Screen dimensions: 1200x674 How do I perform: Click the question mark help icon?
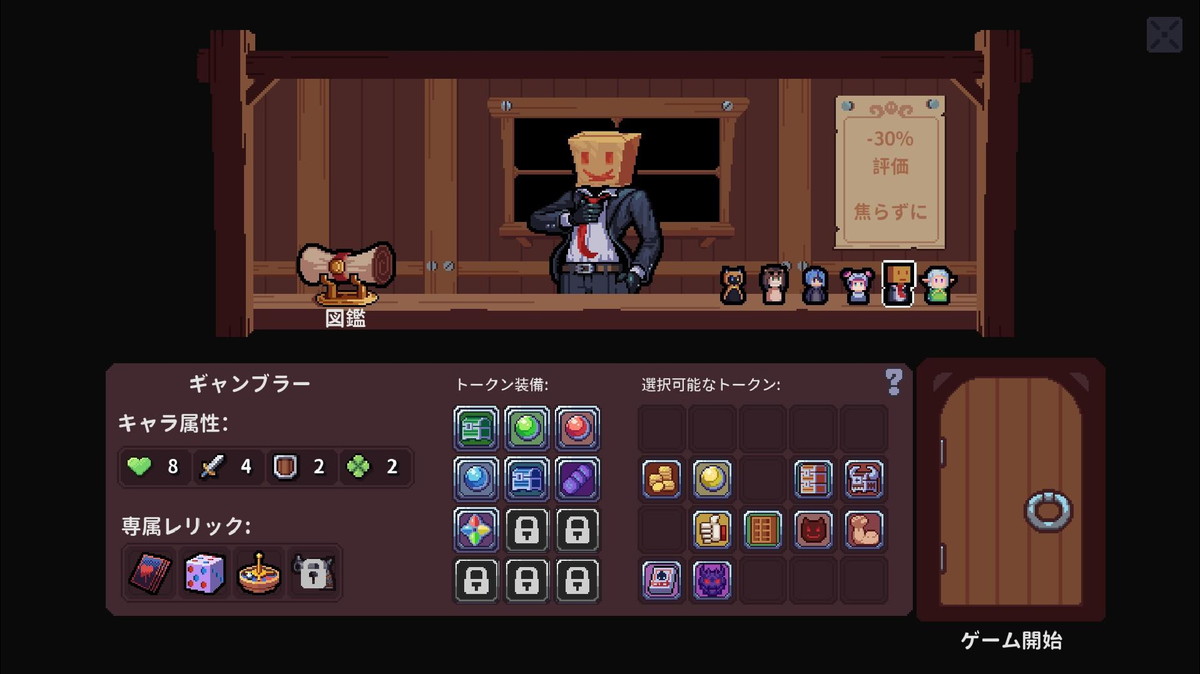pos(894,381)
